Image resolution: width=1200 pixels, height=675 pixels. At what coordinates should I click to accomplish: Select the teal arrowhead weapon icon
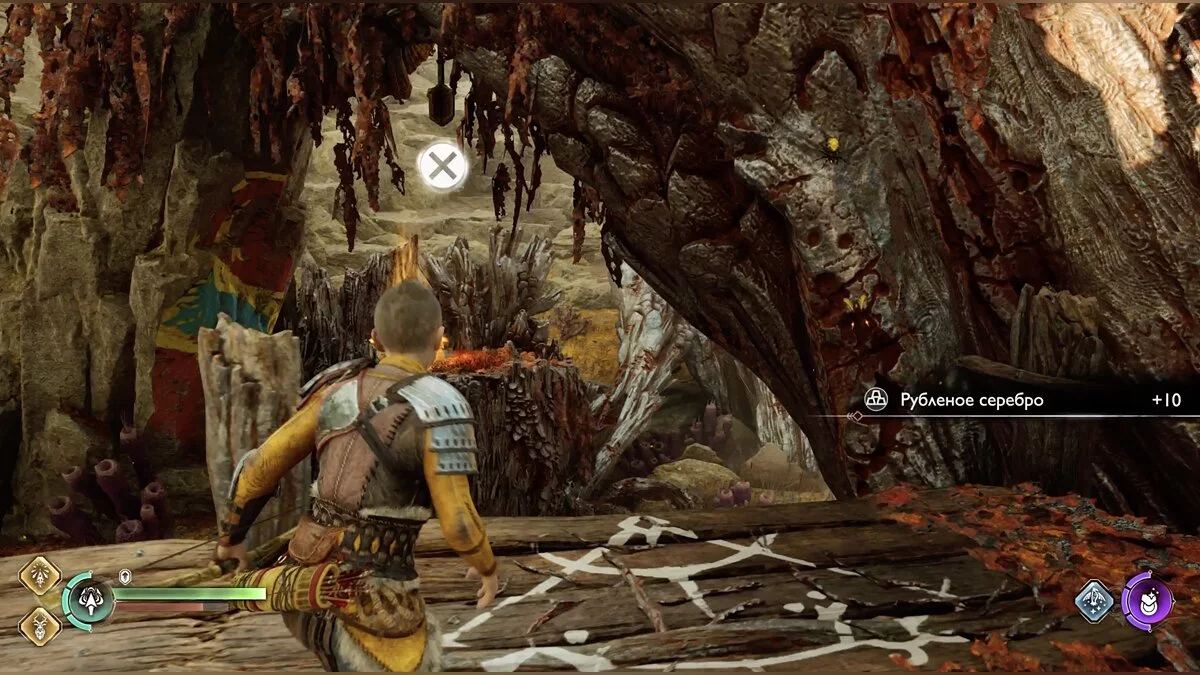[x=88, y=601]
